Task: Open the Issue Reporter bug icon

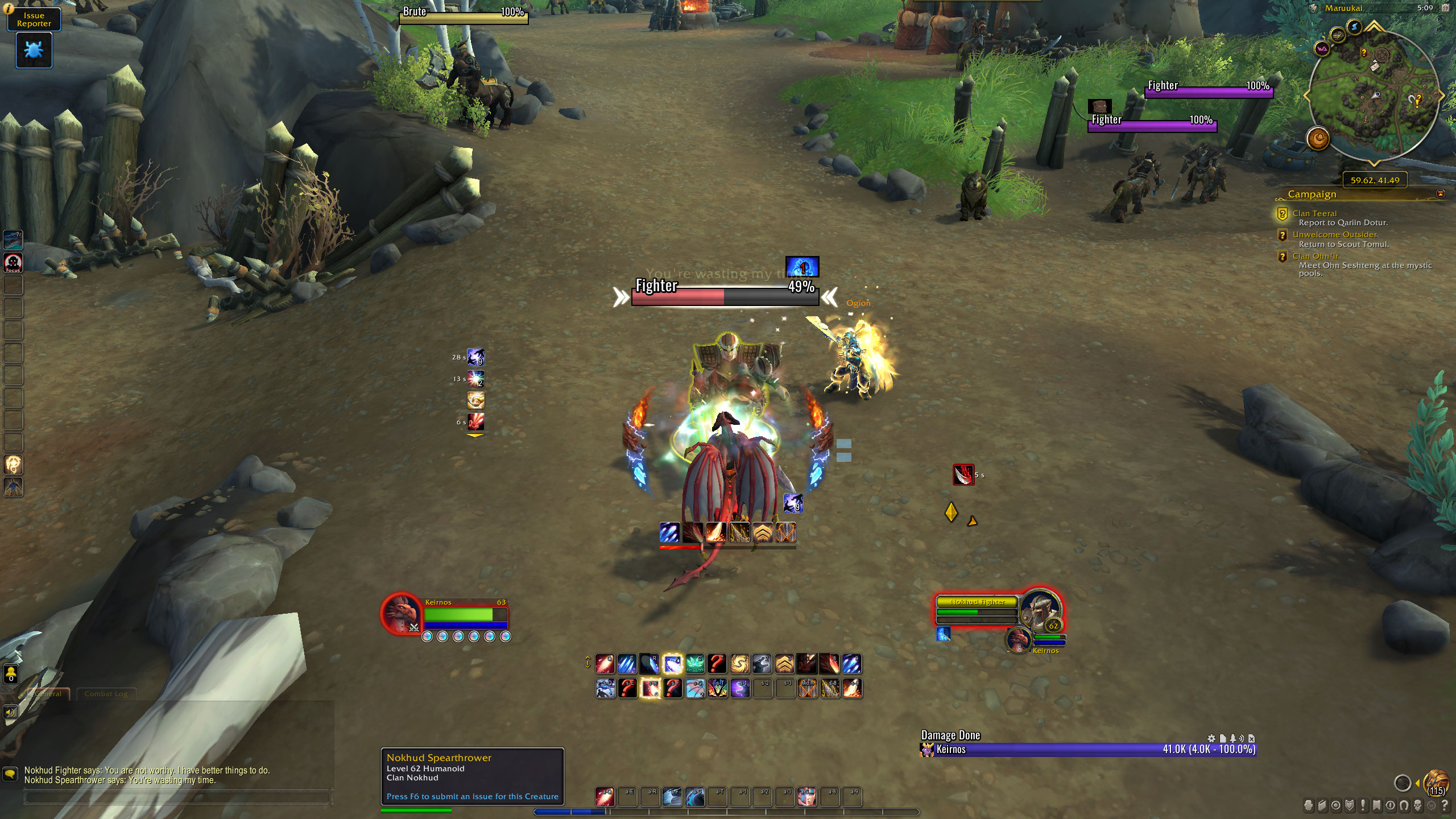Action: [x=34, y=50]
